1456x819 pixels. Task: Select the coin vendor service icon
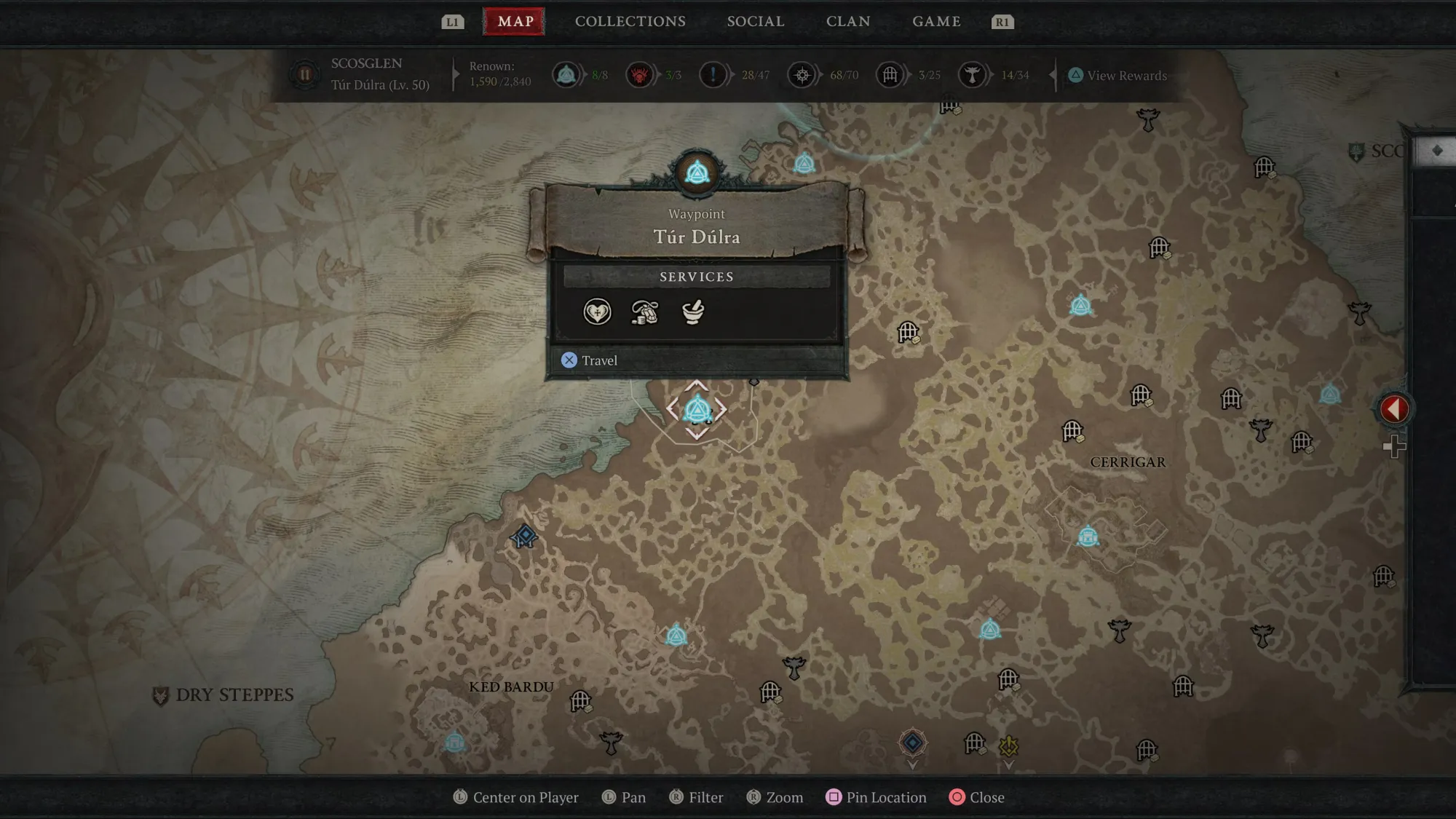(645, 312)
